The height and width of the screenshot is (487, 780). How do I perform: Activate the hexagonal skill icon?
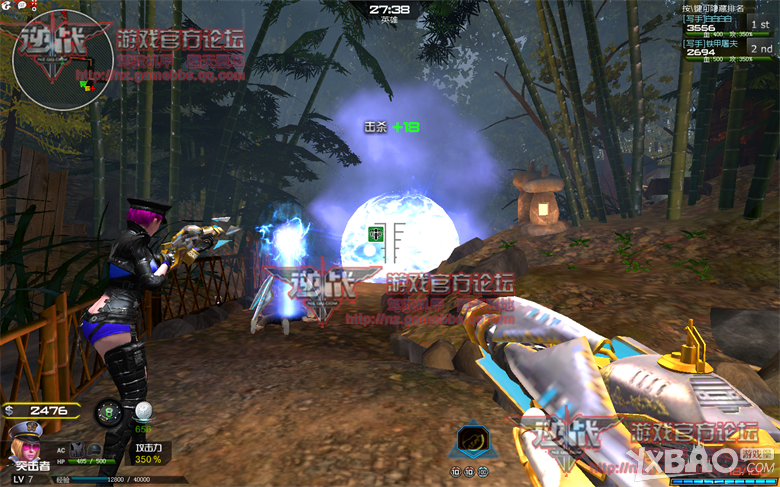(469, 439)
